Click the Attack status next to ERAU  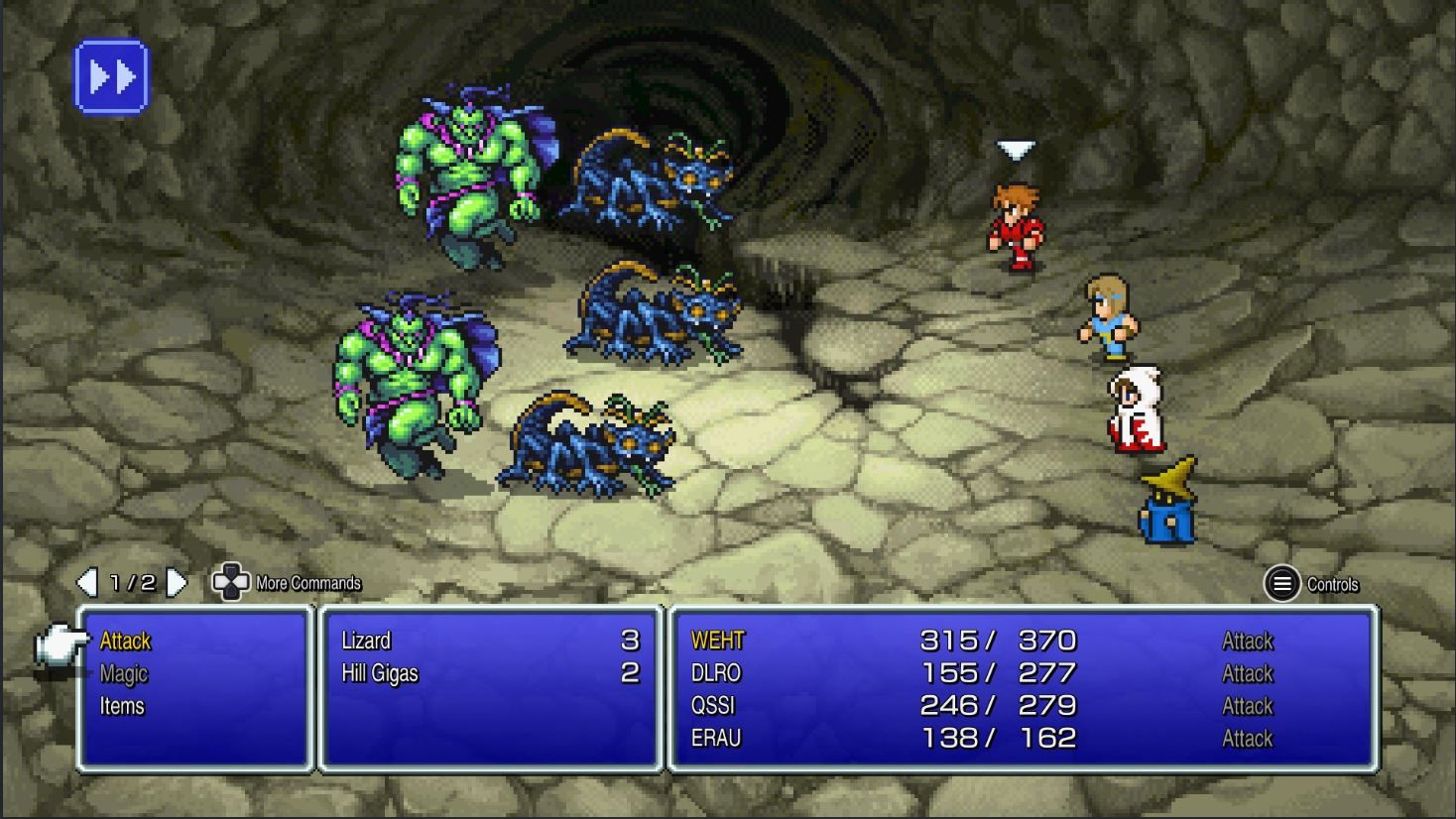pyautogui.click(x=1246, y=739)
